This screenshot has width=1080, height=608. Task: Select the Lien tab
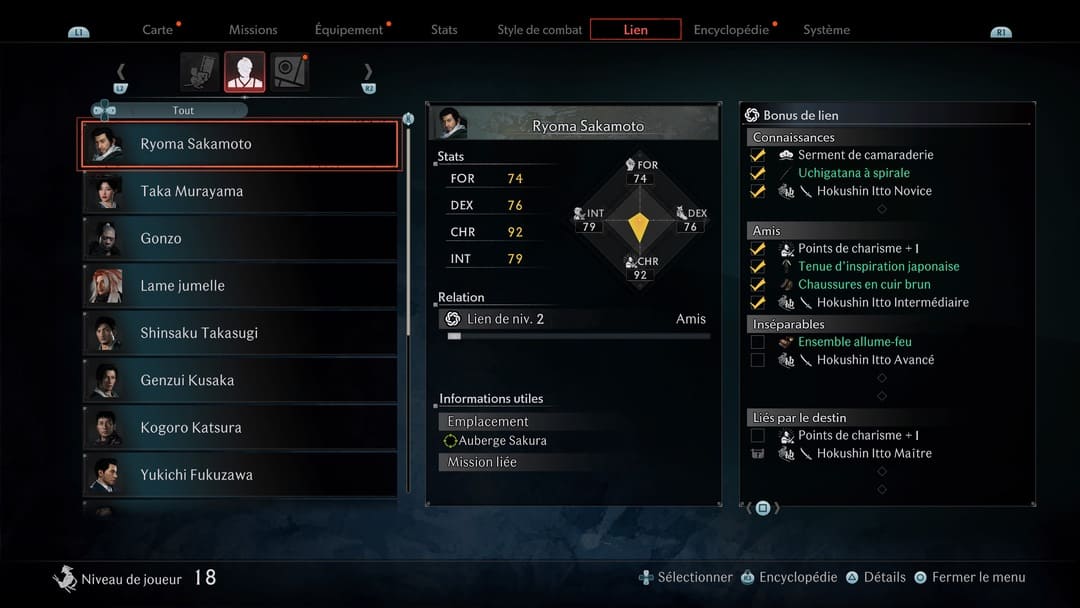[635, 30]
